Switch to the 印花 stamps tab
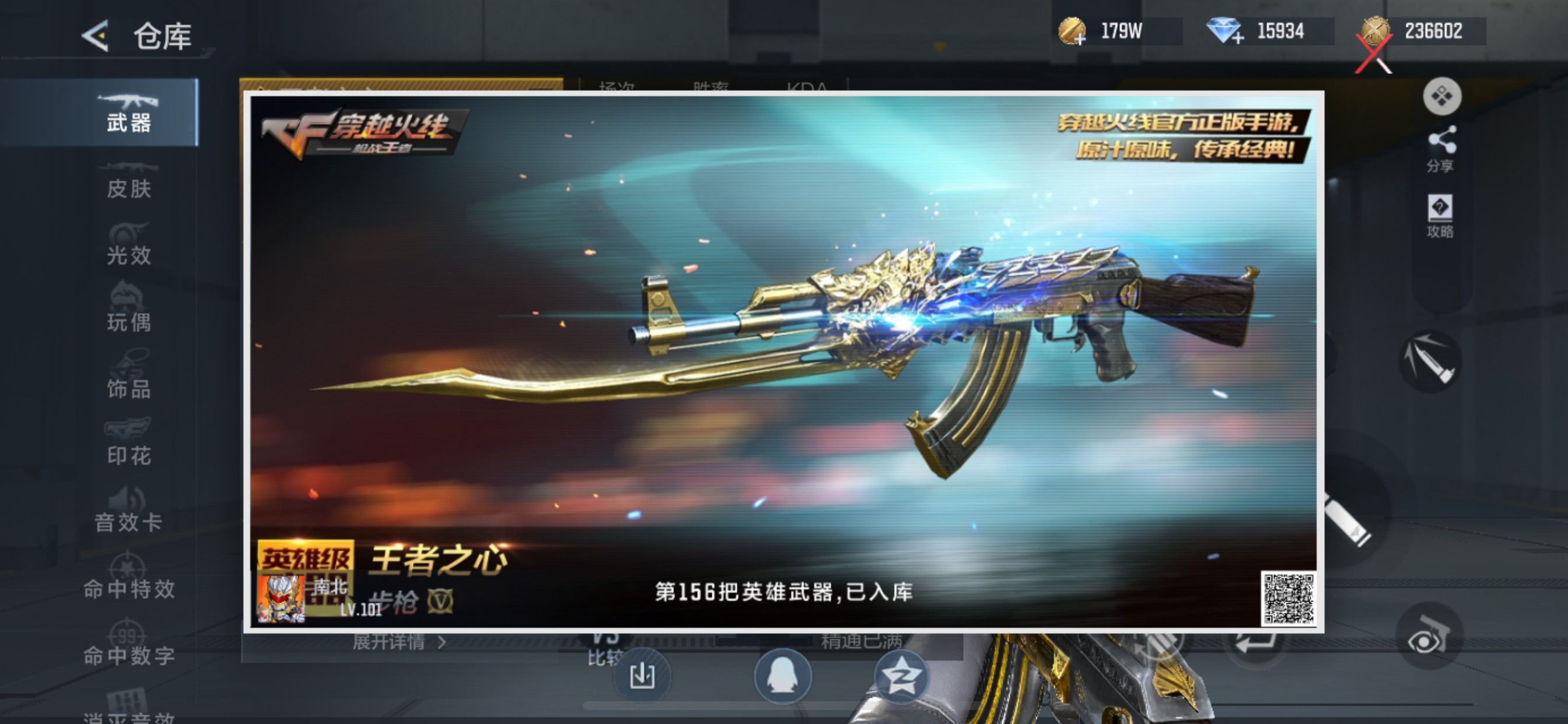Image resolution: width=1568 pixels, height=724 pixels. coord(128,441)
